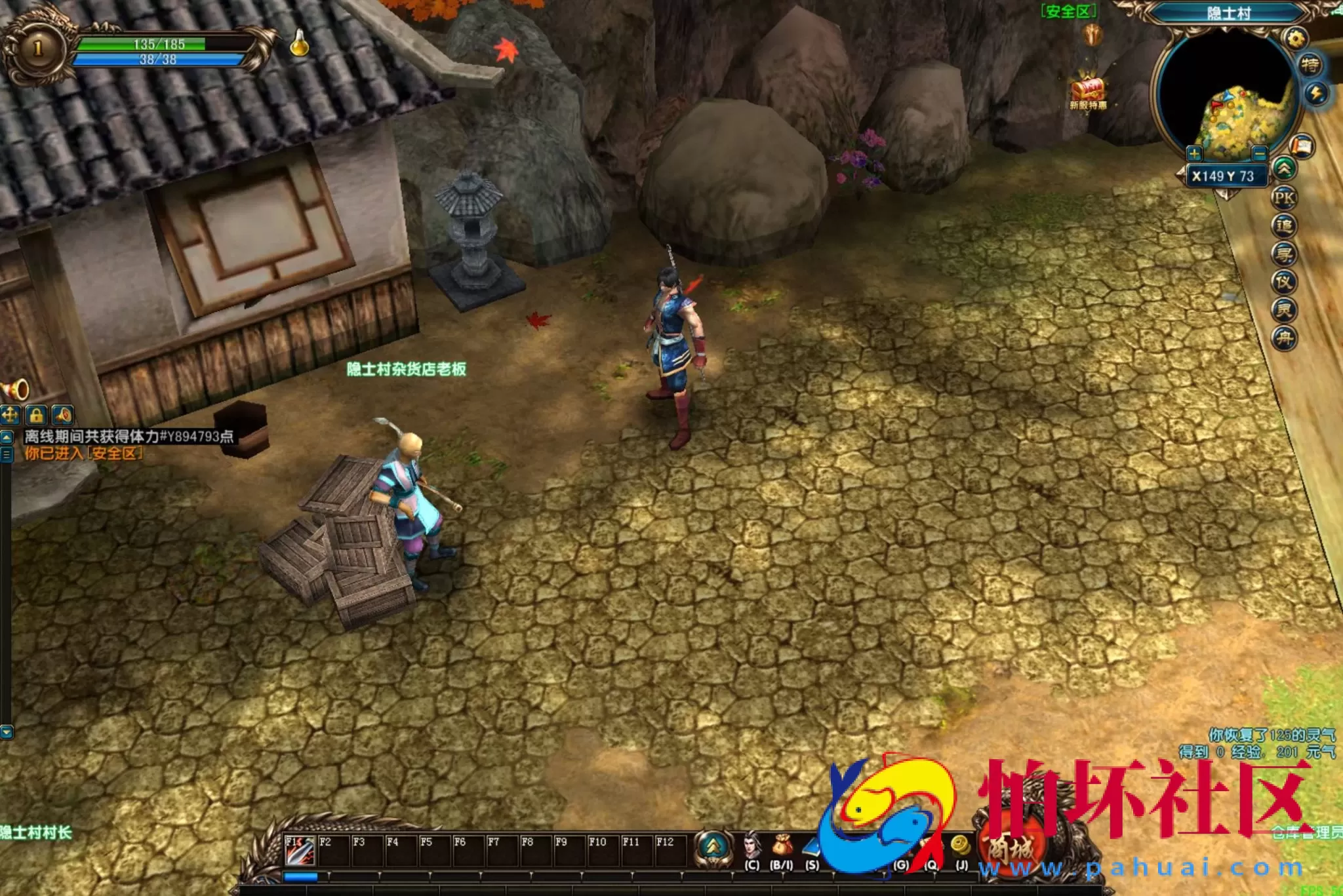Viewport: 1343px width, 896px height.
Task: Click the green chevron expander on right sidebar
Action: 1286,166
